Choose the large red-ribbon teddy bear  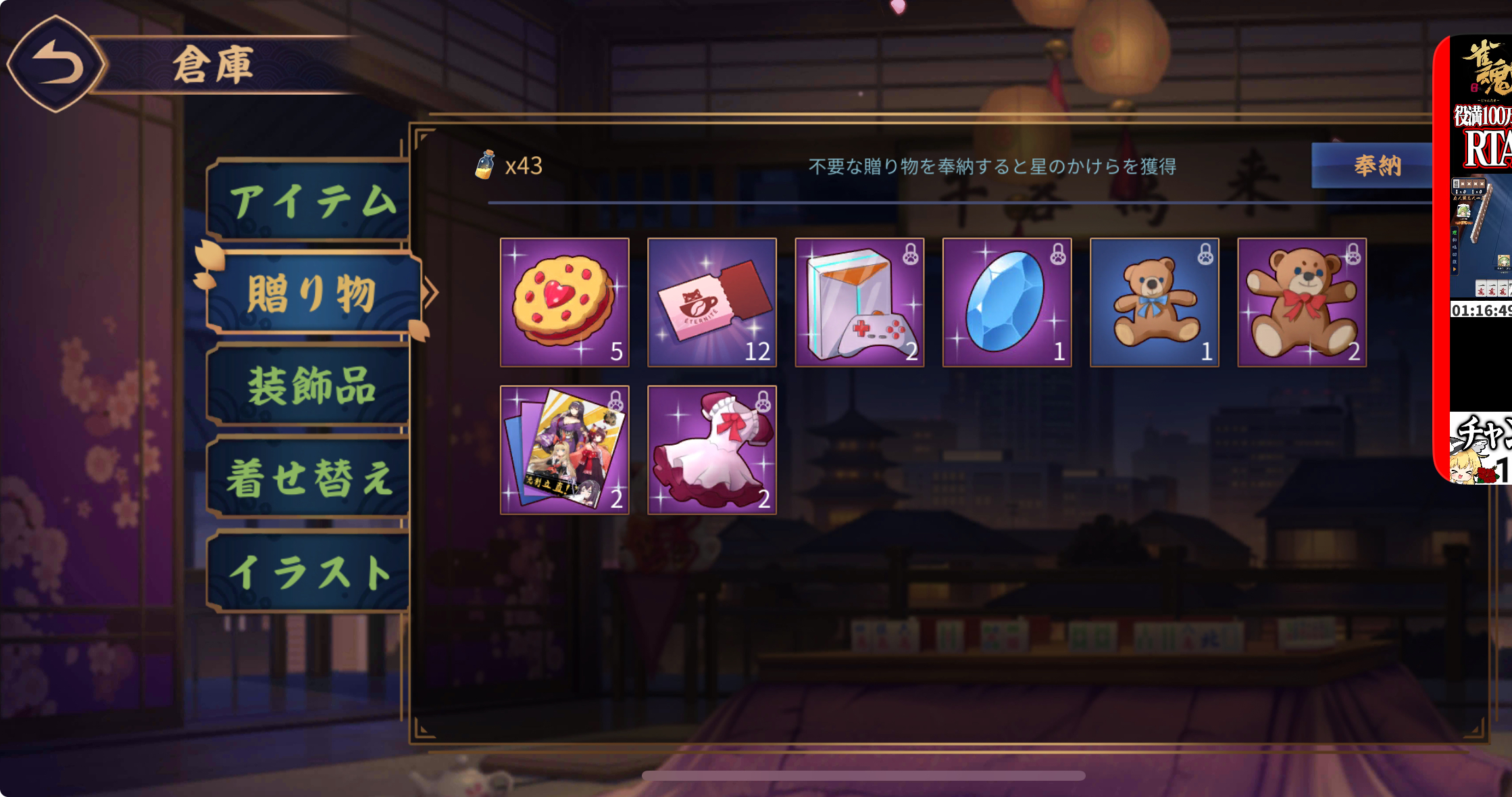[x=1302, y=302]
